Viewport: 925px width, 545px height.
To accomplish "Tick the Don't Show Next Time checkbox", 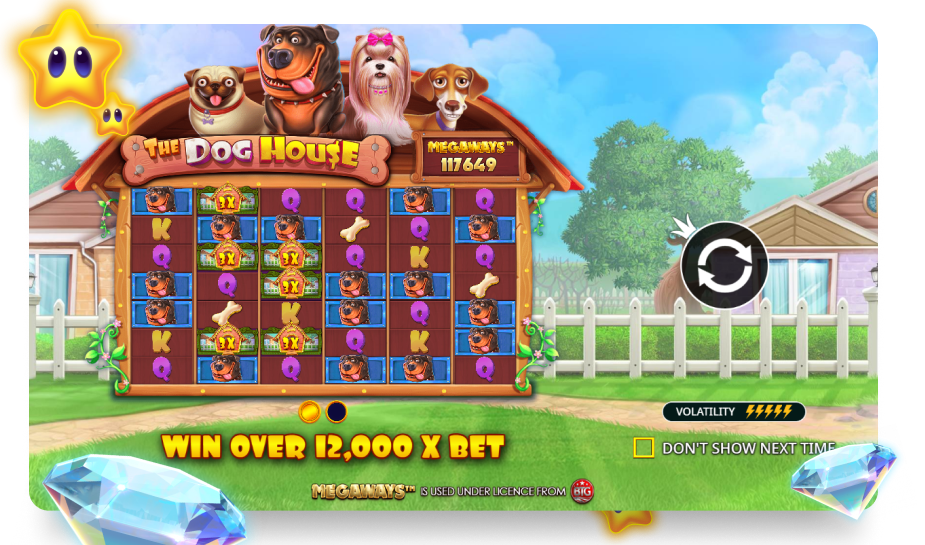I will pos(644,447).
